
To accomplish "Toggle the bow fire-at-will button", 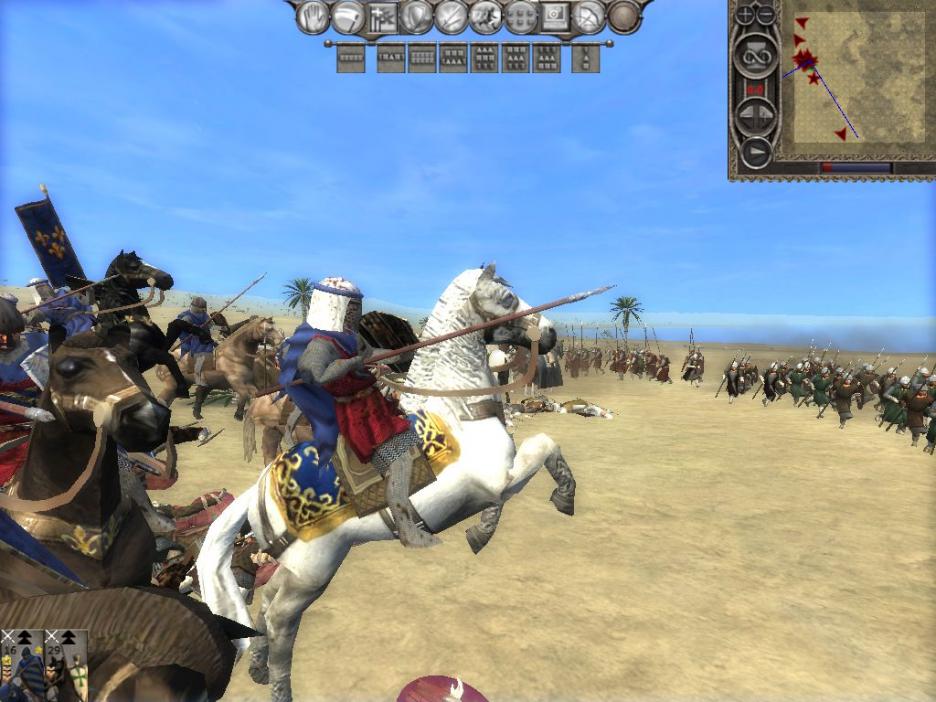I will tap(590, 17).
